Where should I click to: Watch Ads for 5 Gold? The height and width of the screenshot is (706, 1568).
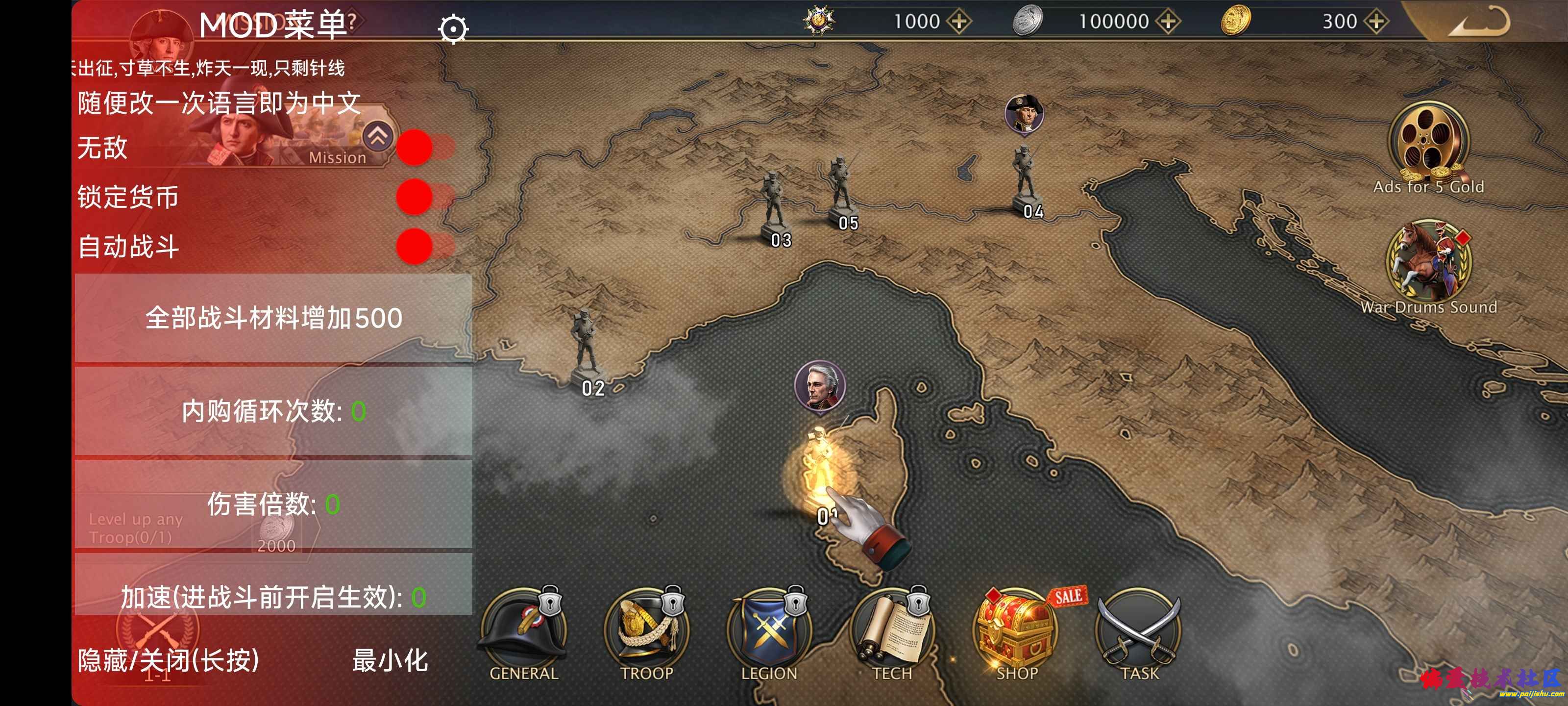pyautogui.click(x=1428, y=146)
